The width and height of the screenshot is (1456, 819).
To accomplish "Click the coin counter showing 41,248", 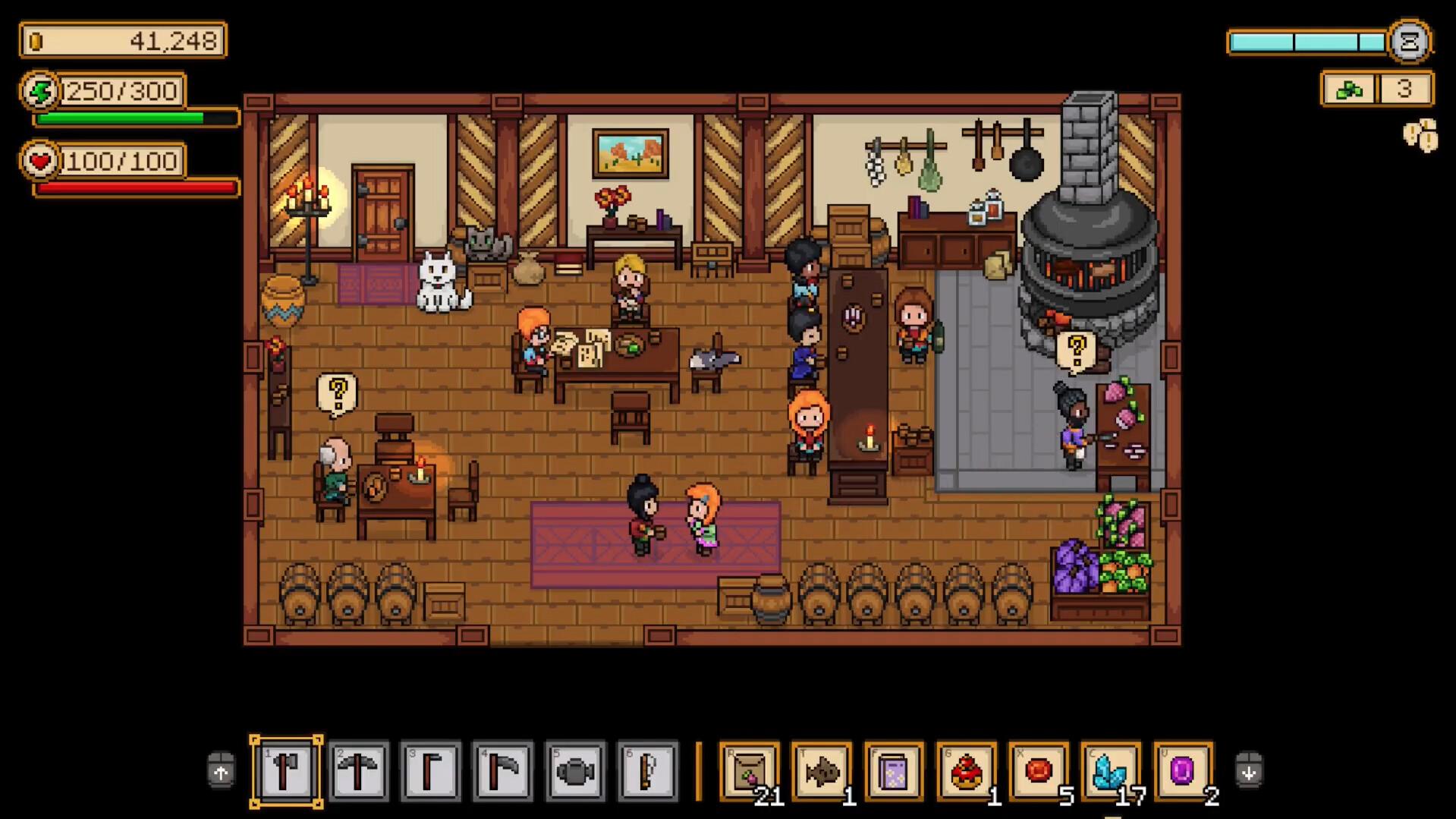I will (x=121, y=40).
